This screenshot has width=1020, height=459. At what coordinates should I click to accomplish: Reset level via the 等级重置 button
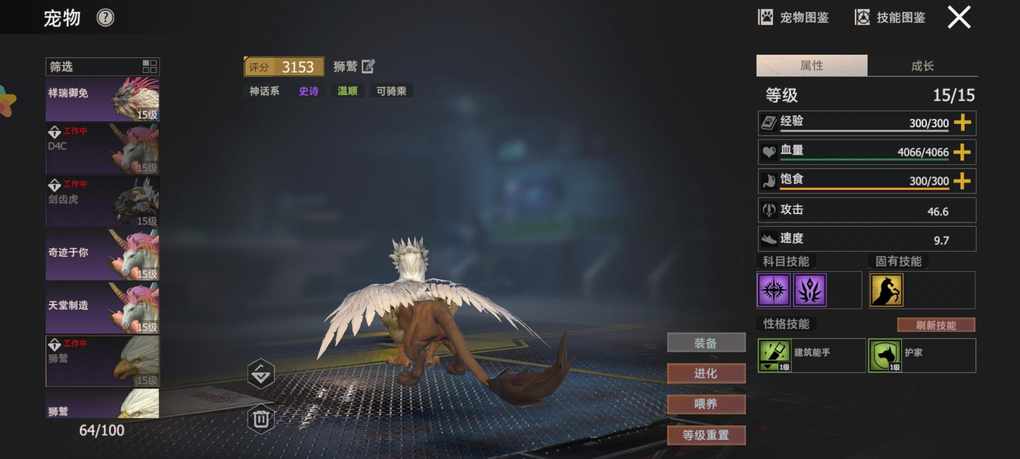[x=706, y=435]
